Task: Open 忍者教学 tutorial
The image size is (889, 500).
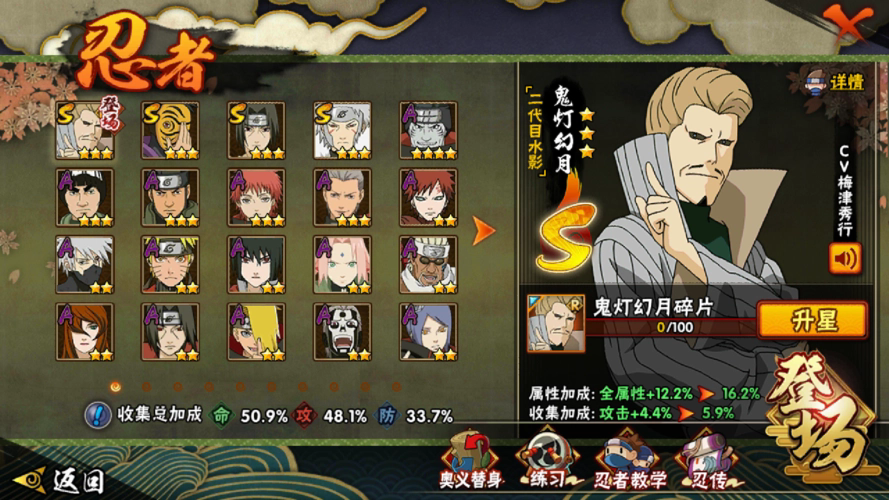Action: tap(629, 459)
